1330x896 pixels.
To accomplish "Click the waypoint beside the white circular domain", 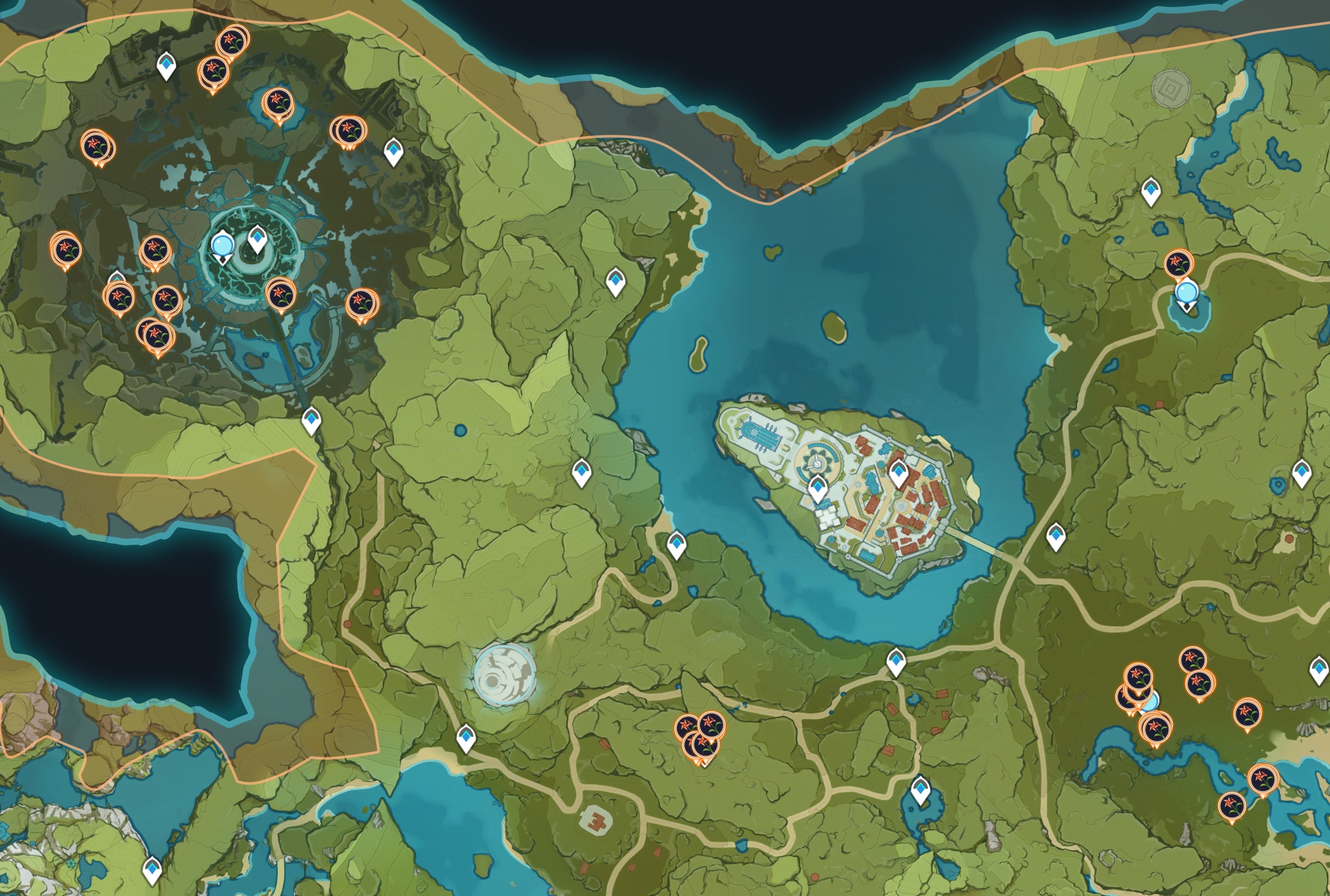I will click(x=466, y=738).
